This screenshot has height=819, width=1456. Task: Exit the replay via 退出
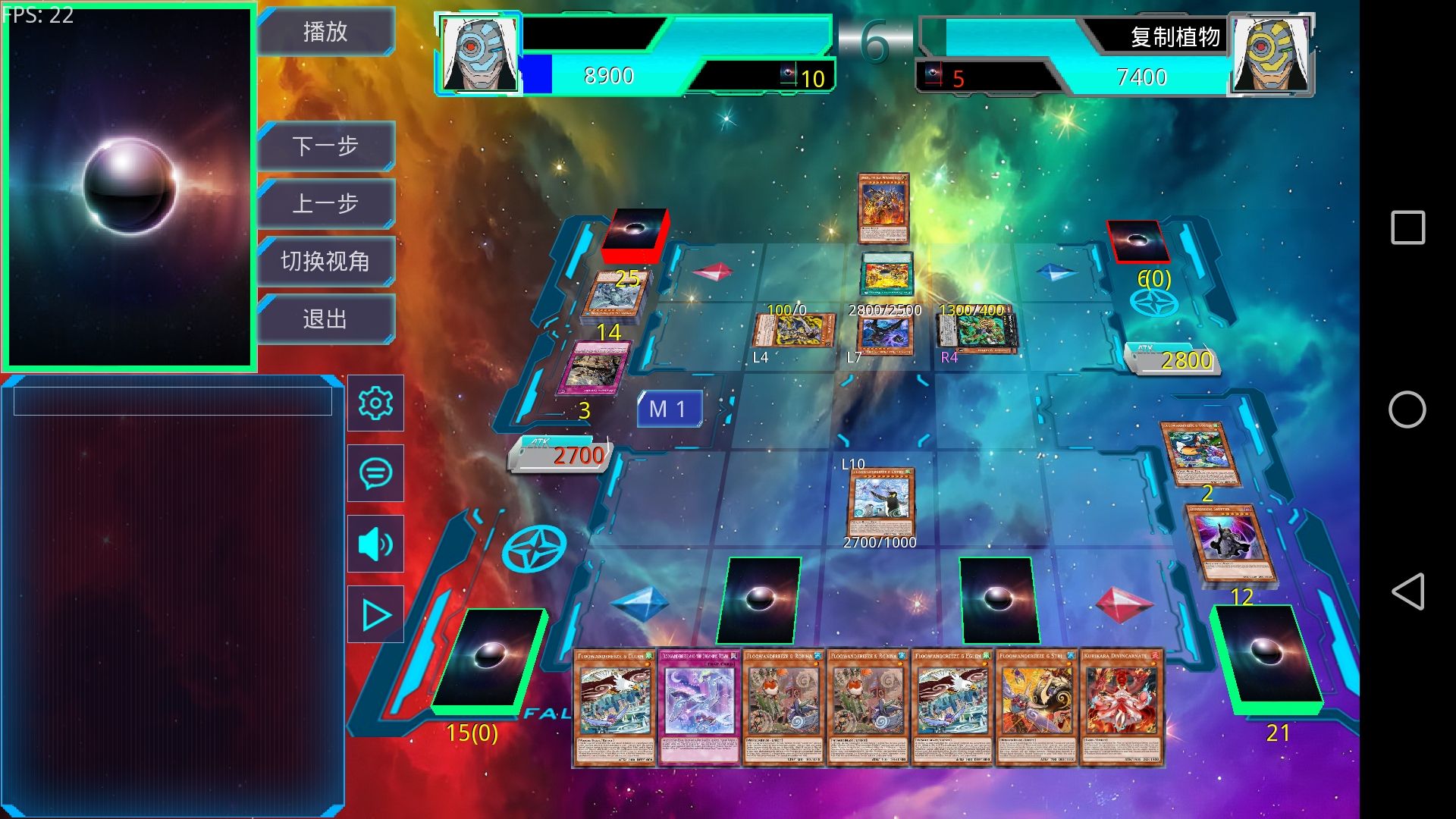[x=325, y=319]
